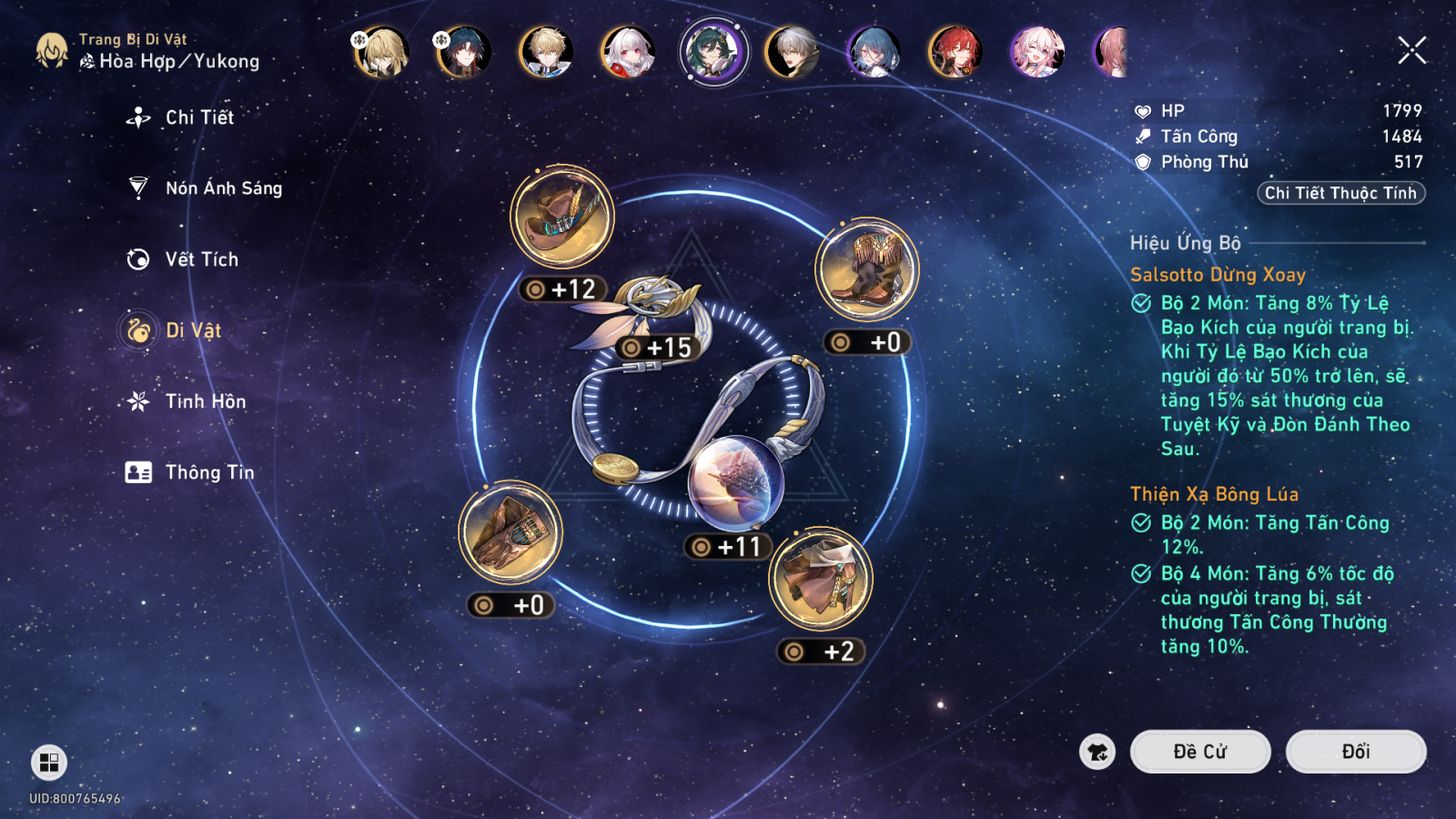Screen dimensions: 1456x819
Task: Open the outfit icon beside Đề Cử
Action: (x=1097, y=752)
